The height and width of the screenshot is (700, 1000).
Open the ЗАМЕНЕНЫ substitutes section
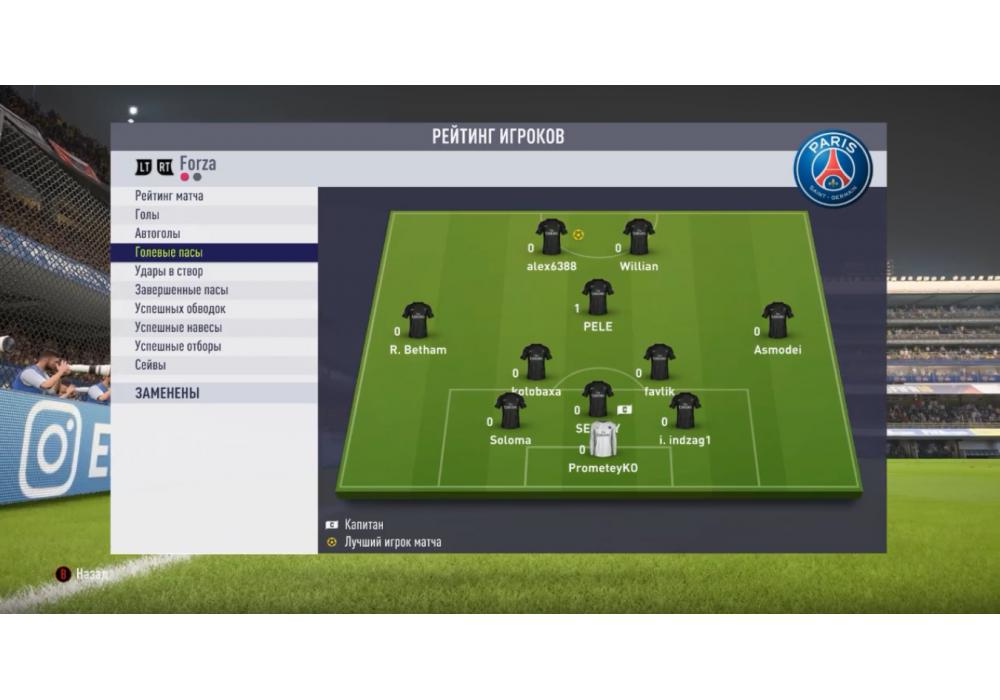coord(214,393)
